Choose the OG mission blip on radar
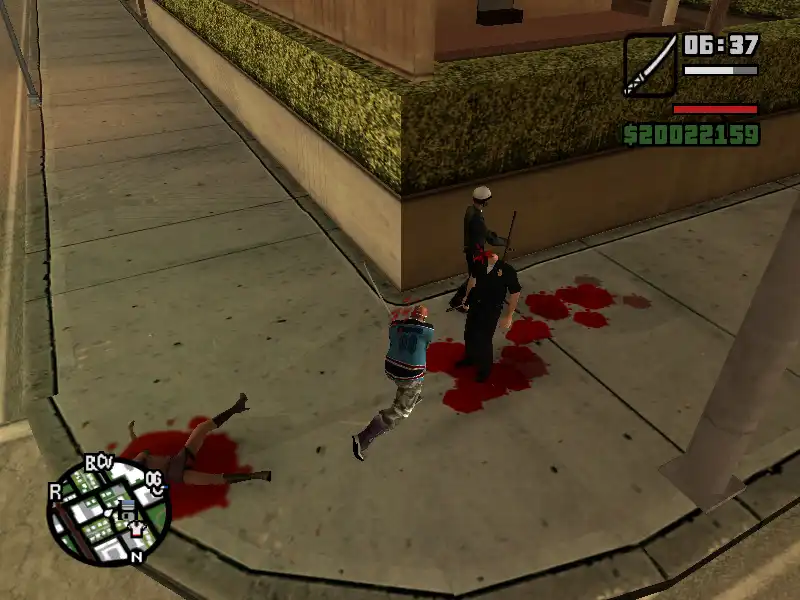 (154, 480)
